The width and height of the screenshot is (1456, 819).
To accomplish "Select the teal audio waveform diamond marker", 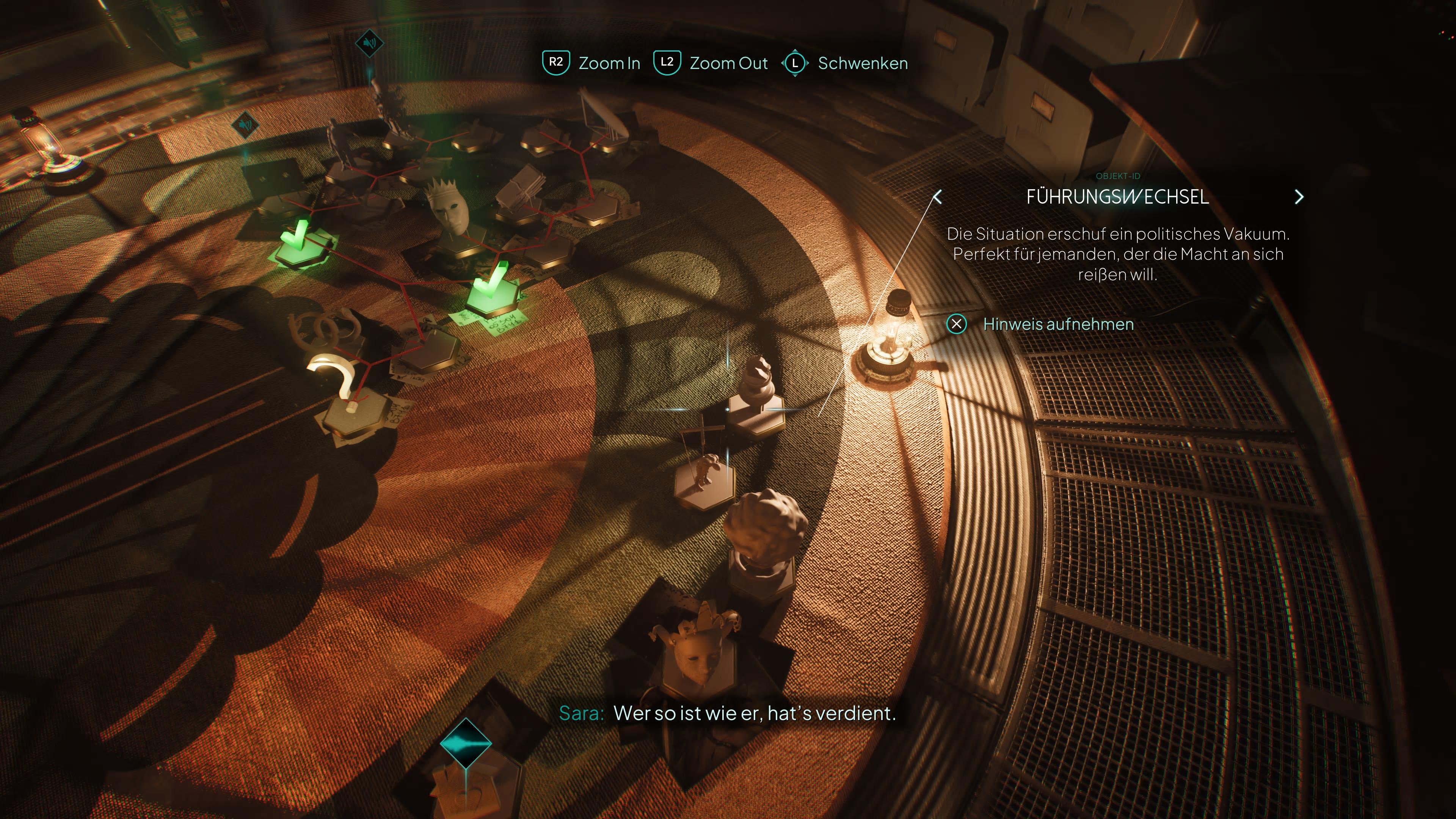I will coord(465,743).
